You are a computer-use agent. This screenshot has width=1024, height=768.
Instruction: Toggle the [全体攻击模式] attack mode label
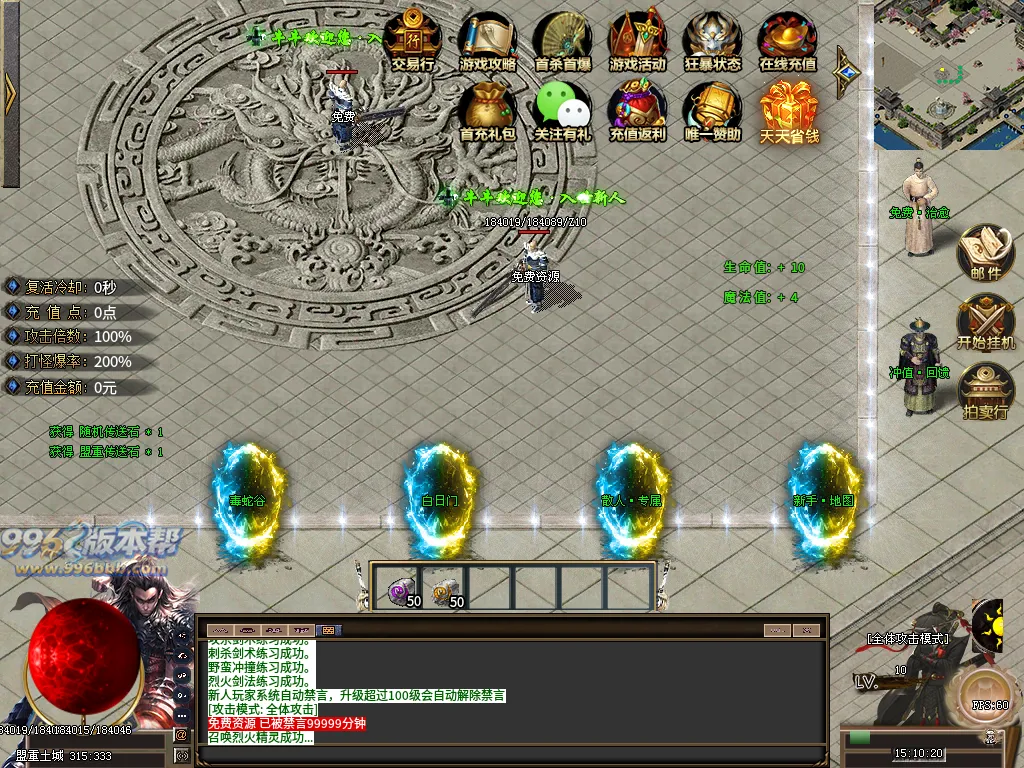[x=907, y=637]
